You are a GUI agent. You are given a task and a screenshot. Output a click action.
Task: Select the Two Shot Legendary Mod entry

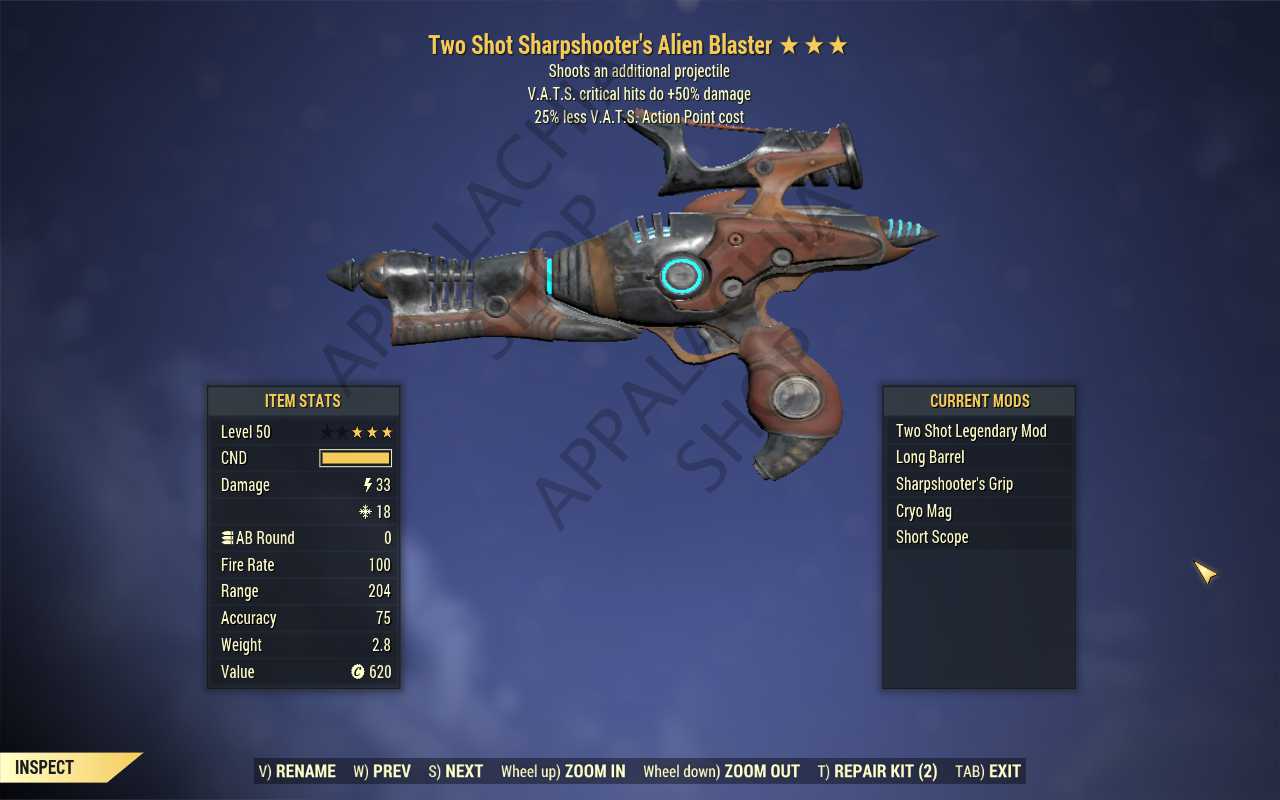pos(978,431)
